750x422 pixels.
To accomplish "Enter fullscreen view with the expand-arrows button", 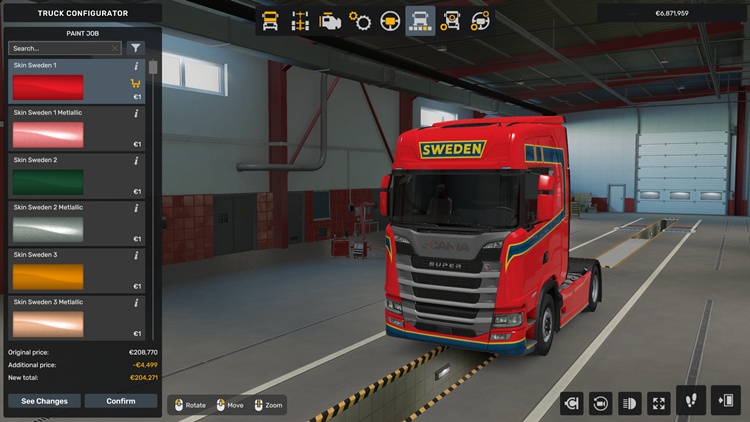I will 659,403.
